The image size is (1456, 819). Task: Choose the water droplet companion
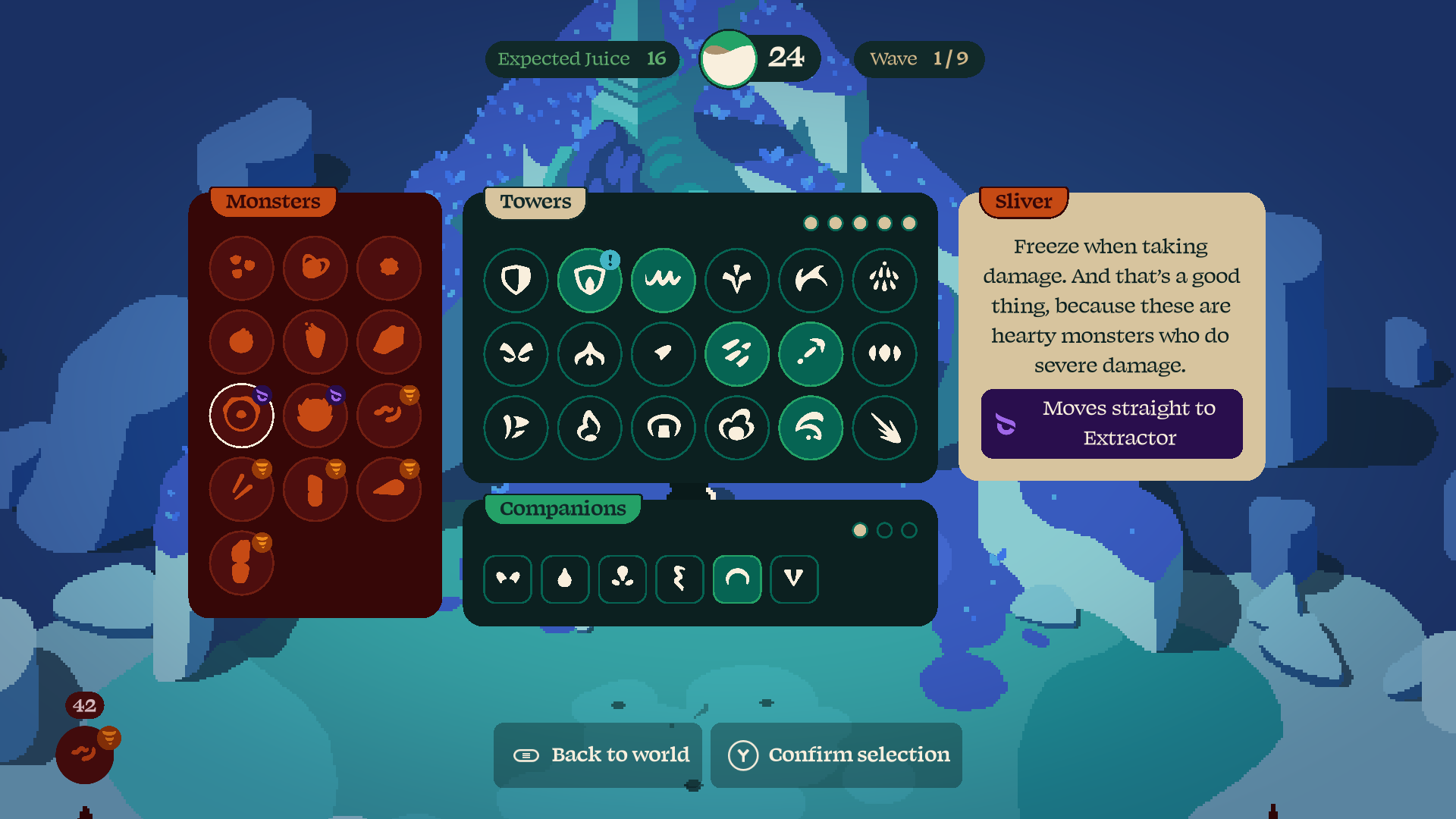pos(565,579)
